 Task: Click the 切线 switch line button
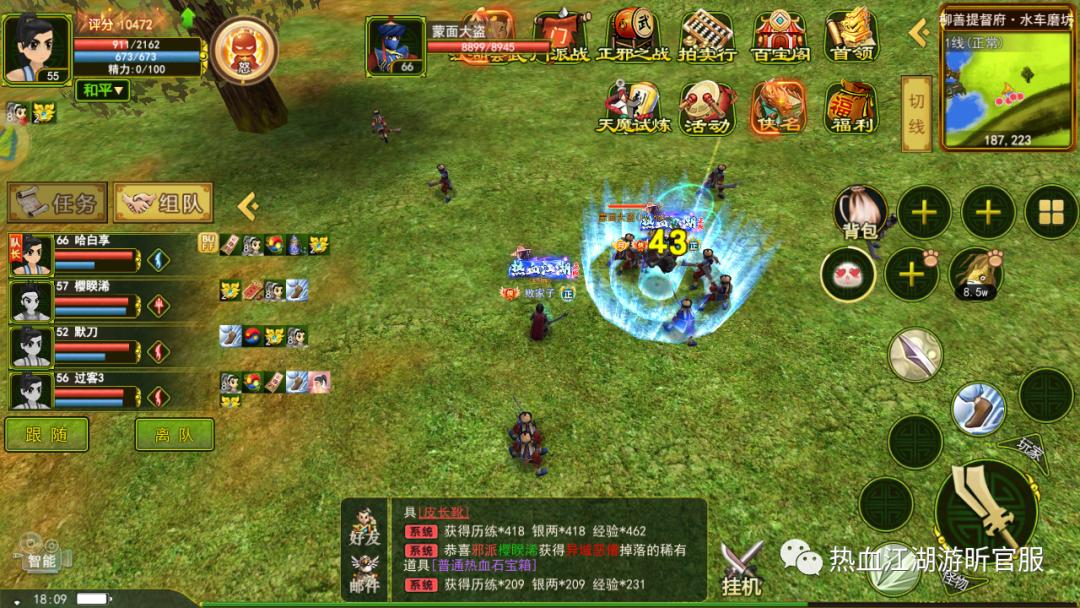coord(916,113)
